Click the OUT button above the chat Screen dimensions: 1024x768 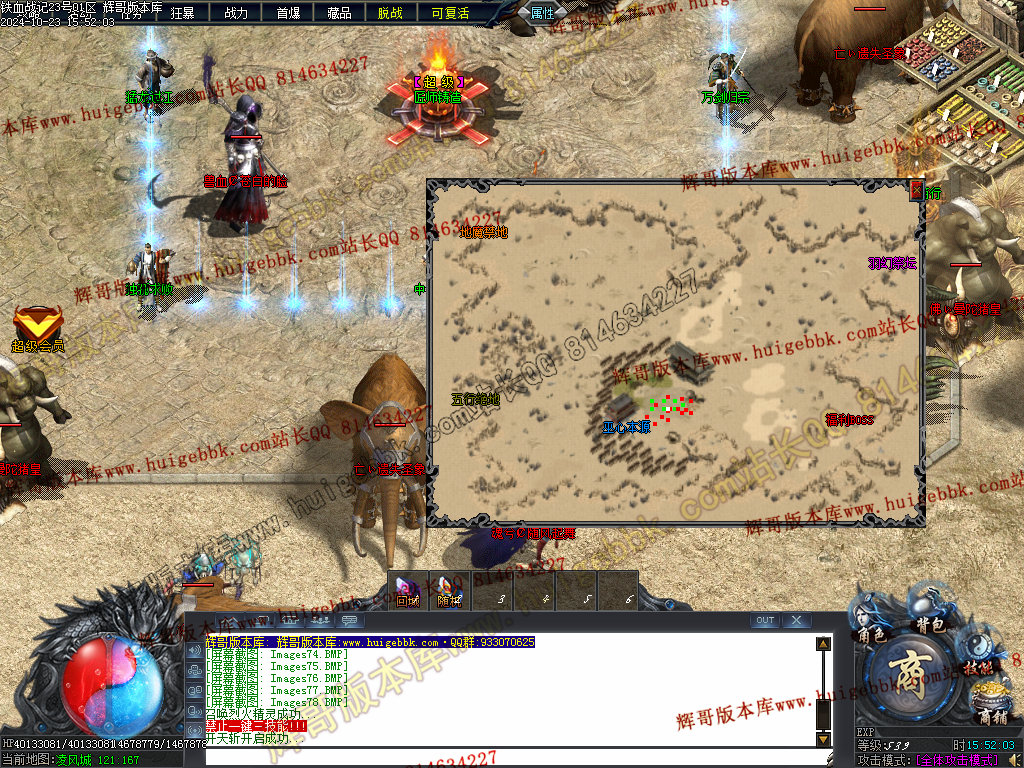pyautogui.click(x=765, y=621)
